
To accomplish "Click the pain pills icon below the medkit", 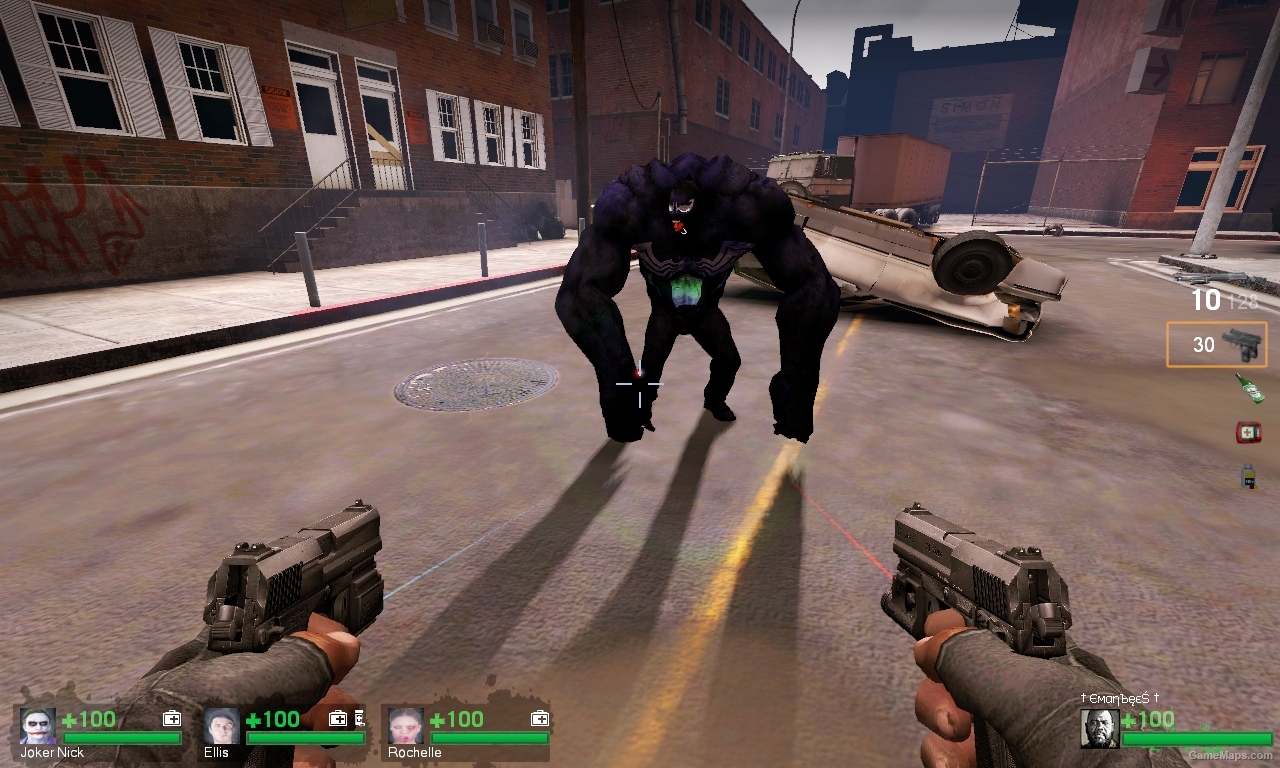I will pos(1250,476).
